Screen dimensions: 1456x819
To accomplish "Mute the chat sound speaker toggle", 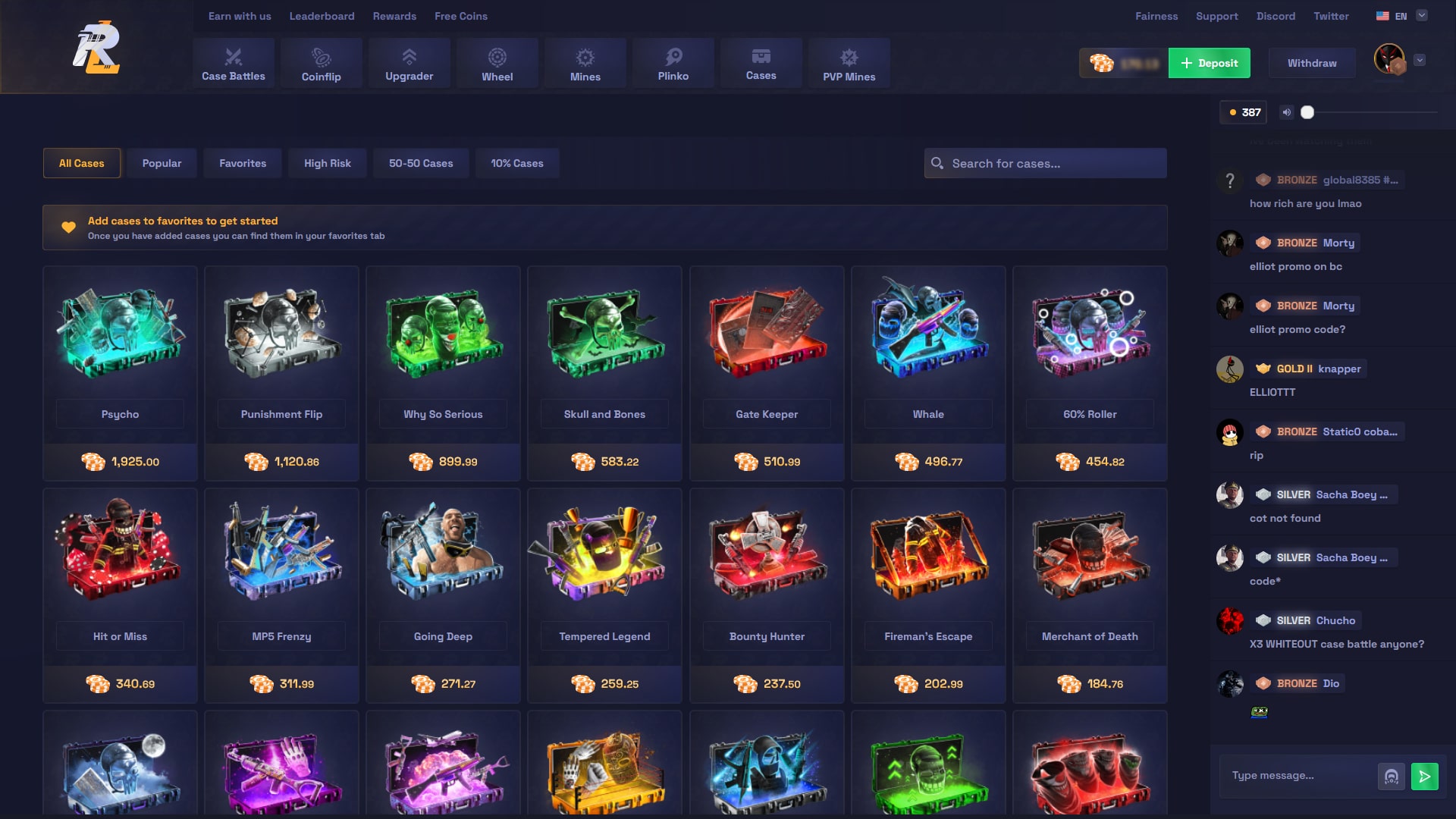I will click(x=1286, y=111).
